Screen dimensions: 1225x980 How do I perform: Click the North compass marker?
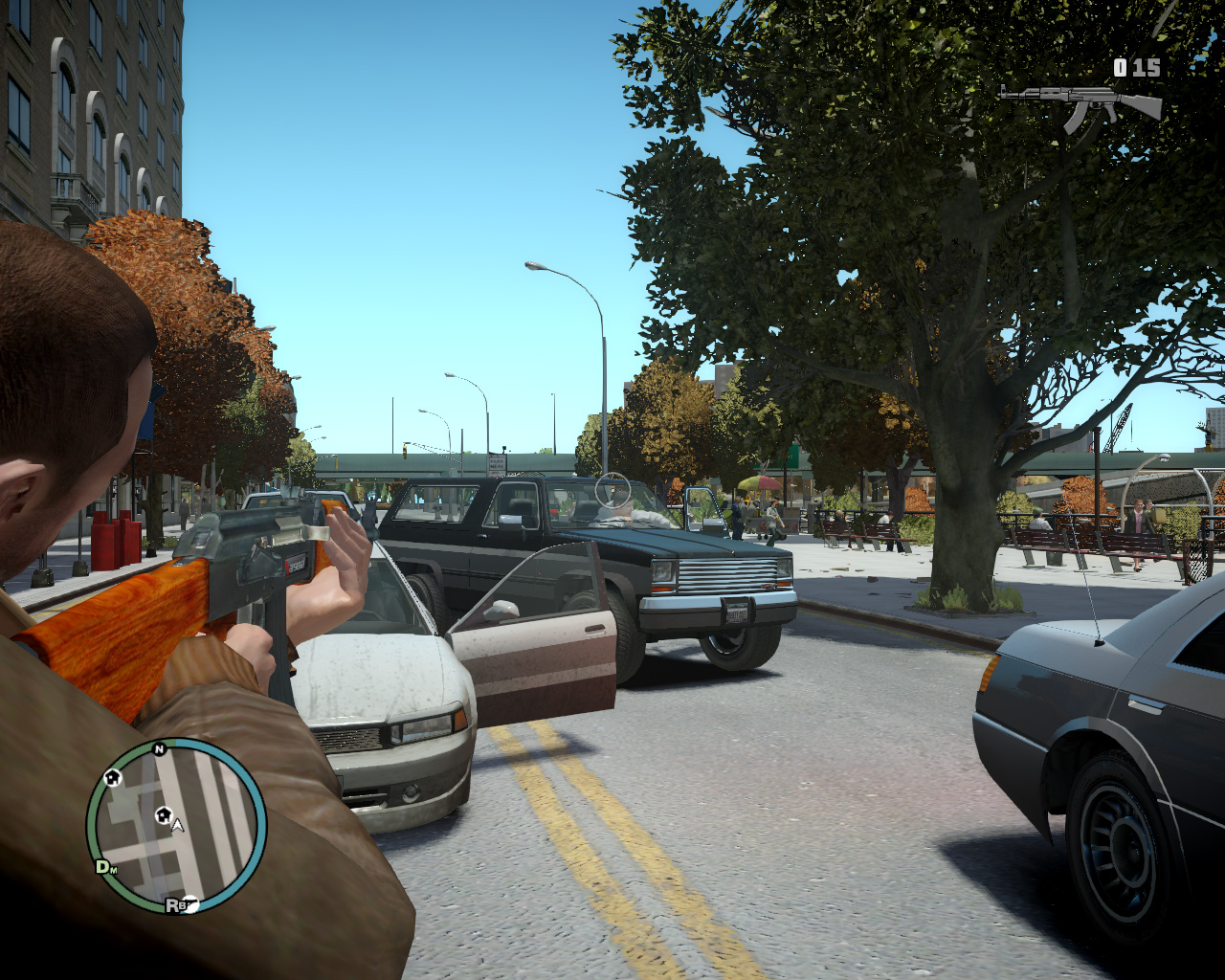point(159,749)
